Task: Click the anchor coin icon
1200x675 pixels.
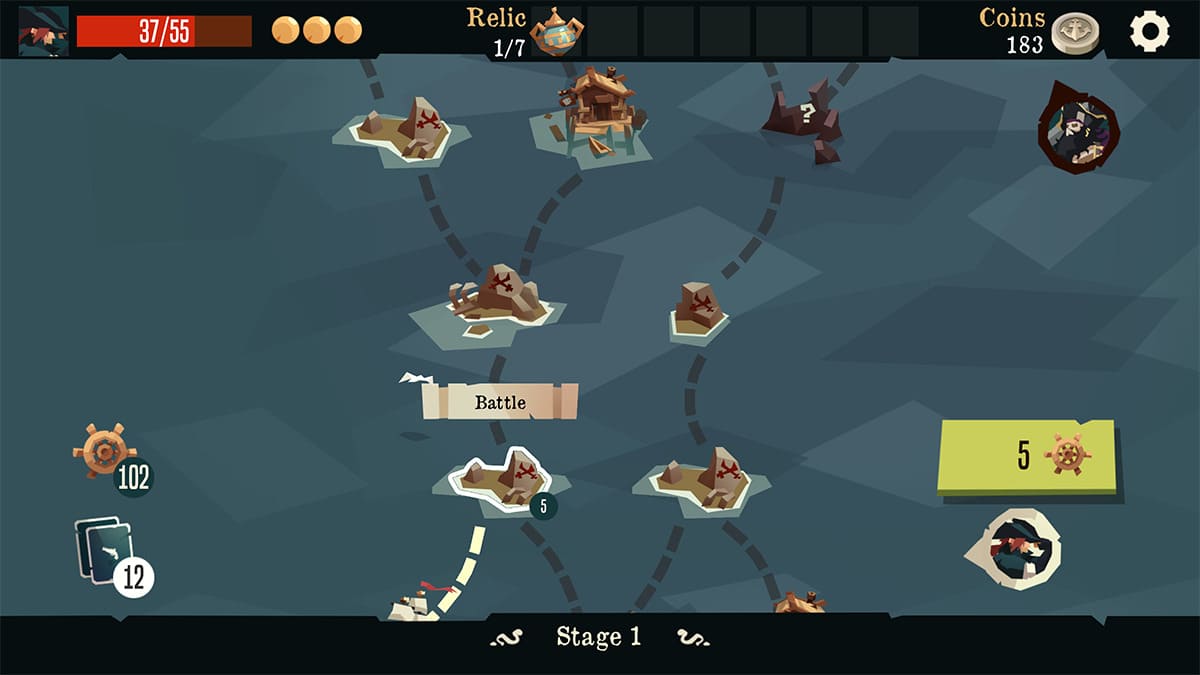Action: [x=1074, y=33]
